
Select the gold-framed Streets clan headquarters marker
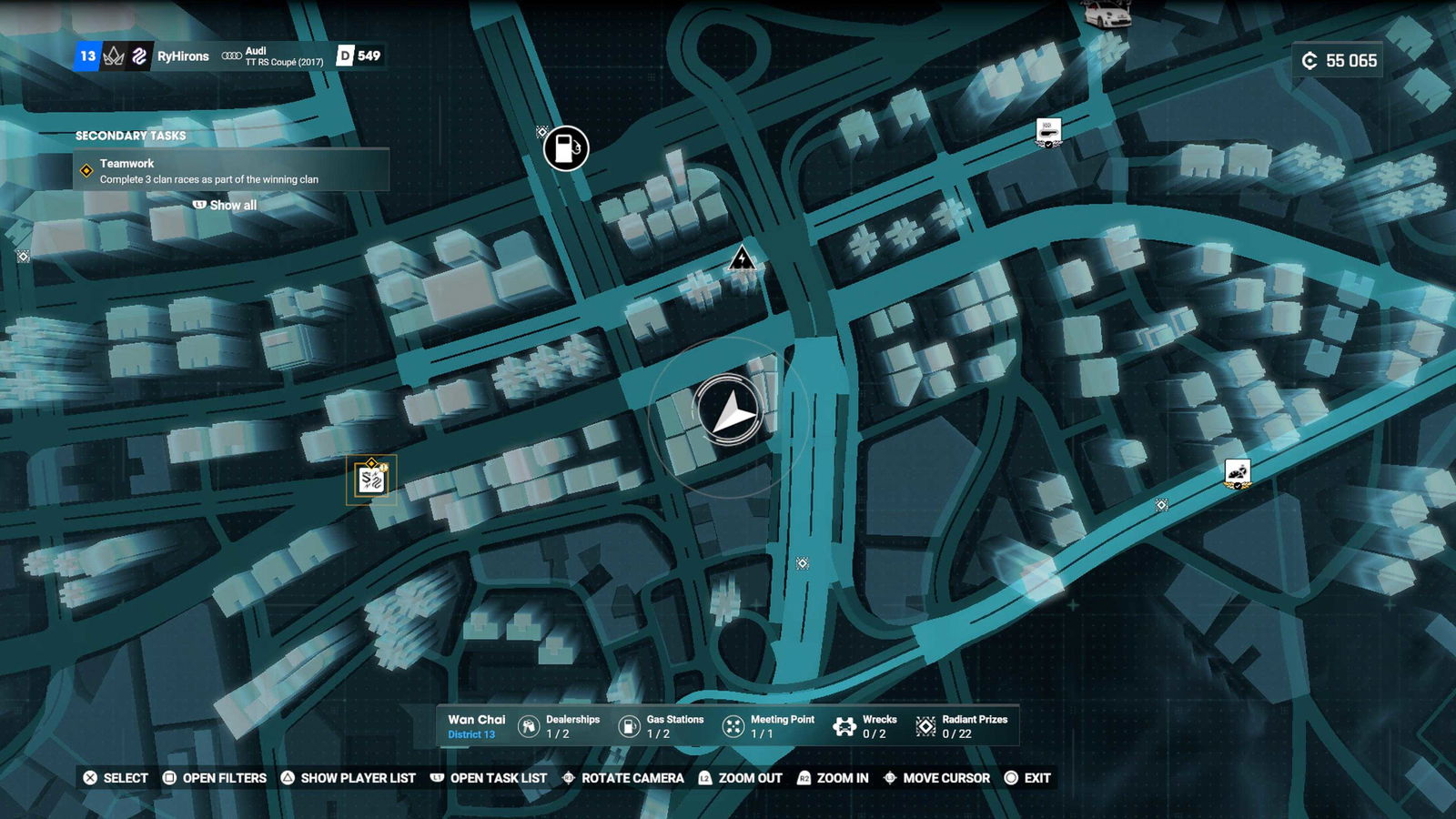(371, 480)
